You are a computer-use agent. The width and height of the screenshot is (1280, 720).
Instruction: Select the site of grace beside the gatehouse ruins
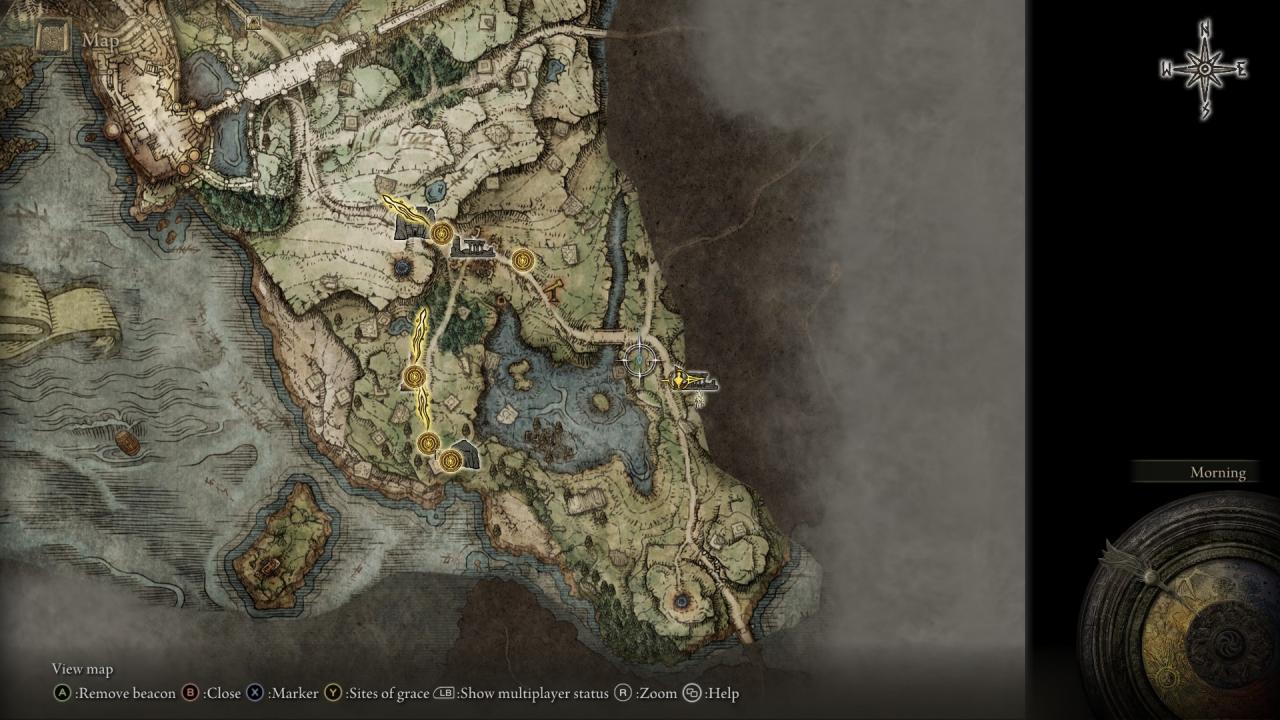pos(441,233)
